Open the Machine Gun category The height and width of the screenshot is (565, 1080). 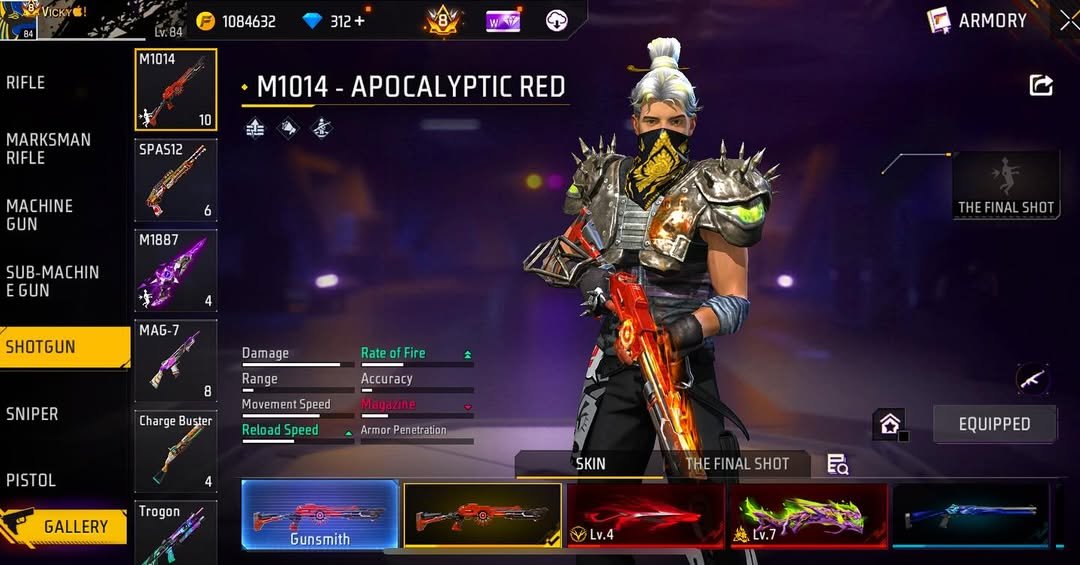[x=40, y=215]
